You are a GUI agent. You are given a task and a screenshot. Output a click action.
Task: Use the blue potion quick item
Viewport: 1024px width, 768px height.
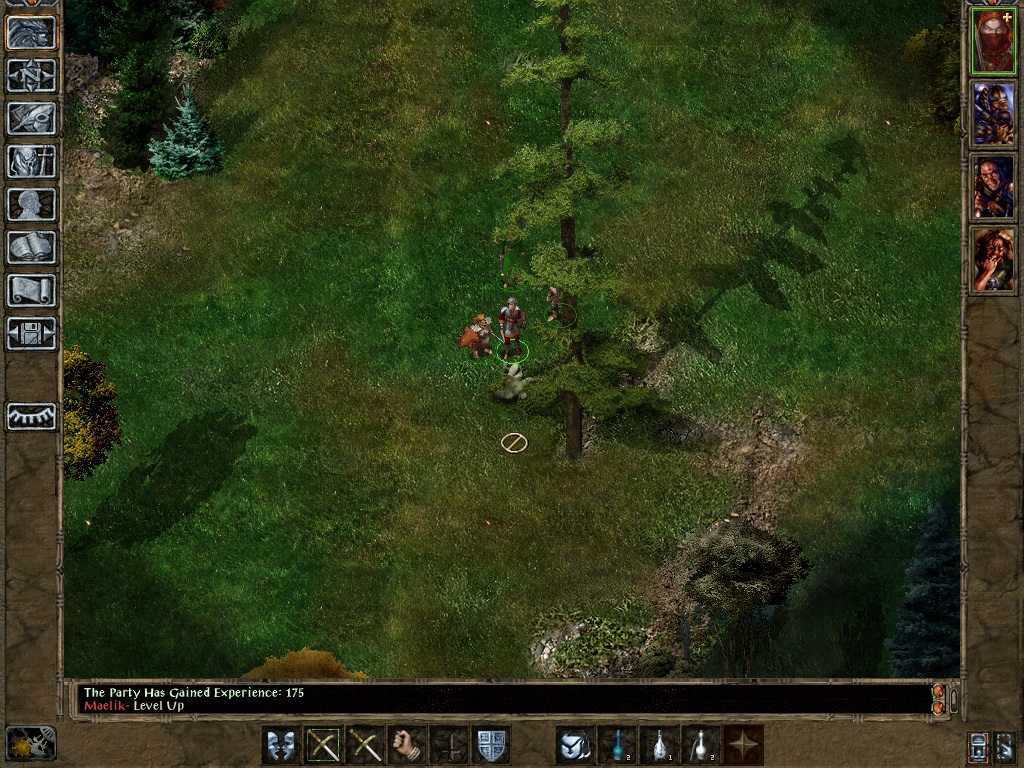[x=617, y=745]
